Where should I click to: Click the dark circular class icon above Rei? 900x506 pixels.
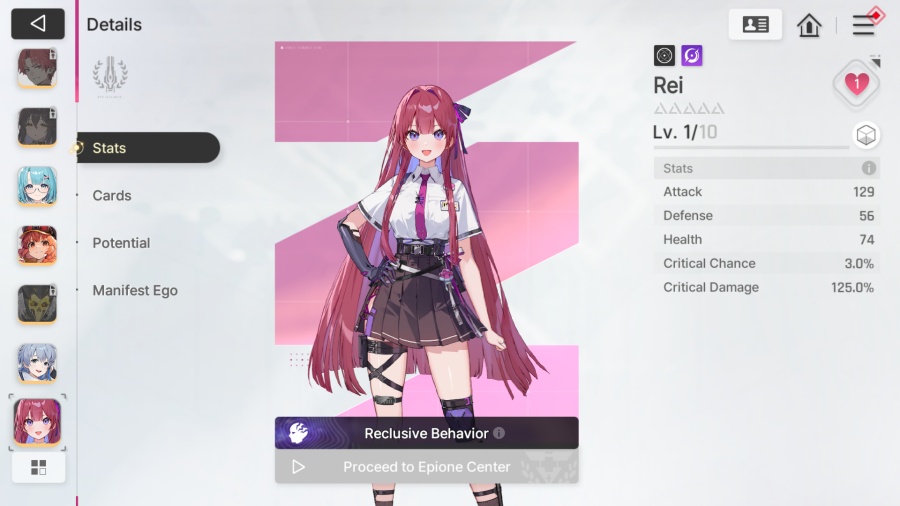[x=665, y=56]
